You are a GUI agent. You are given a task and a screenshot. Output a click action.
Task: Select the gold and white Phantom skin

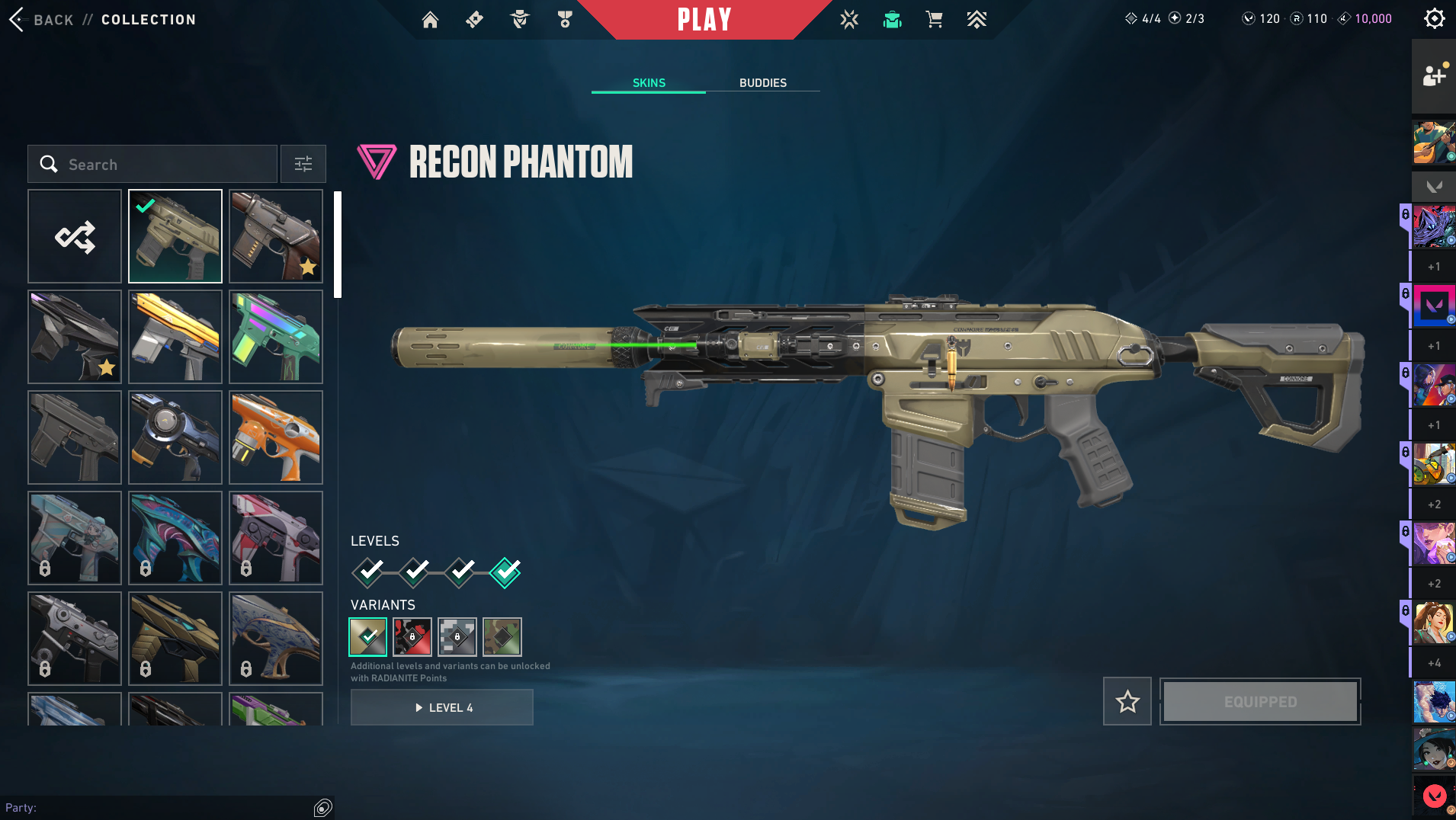coord(175,337)
